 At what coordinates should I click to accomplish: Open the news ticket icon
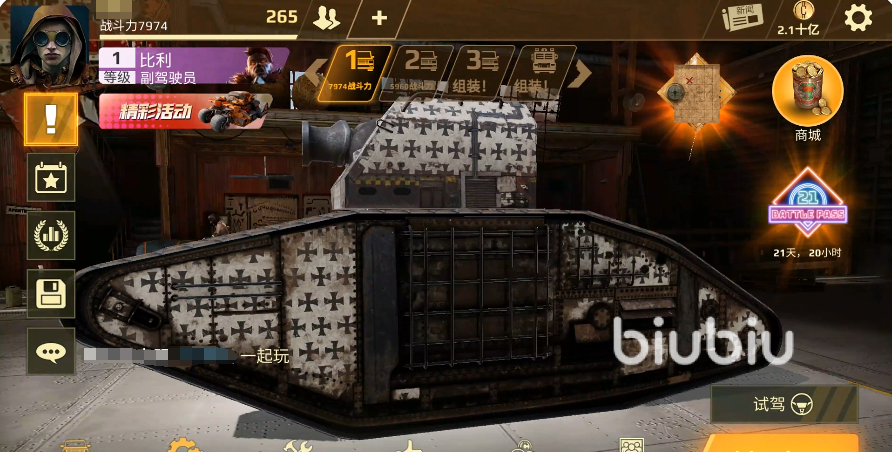pos(741,17)
